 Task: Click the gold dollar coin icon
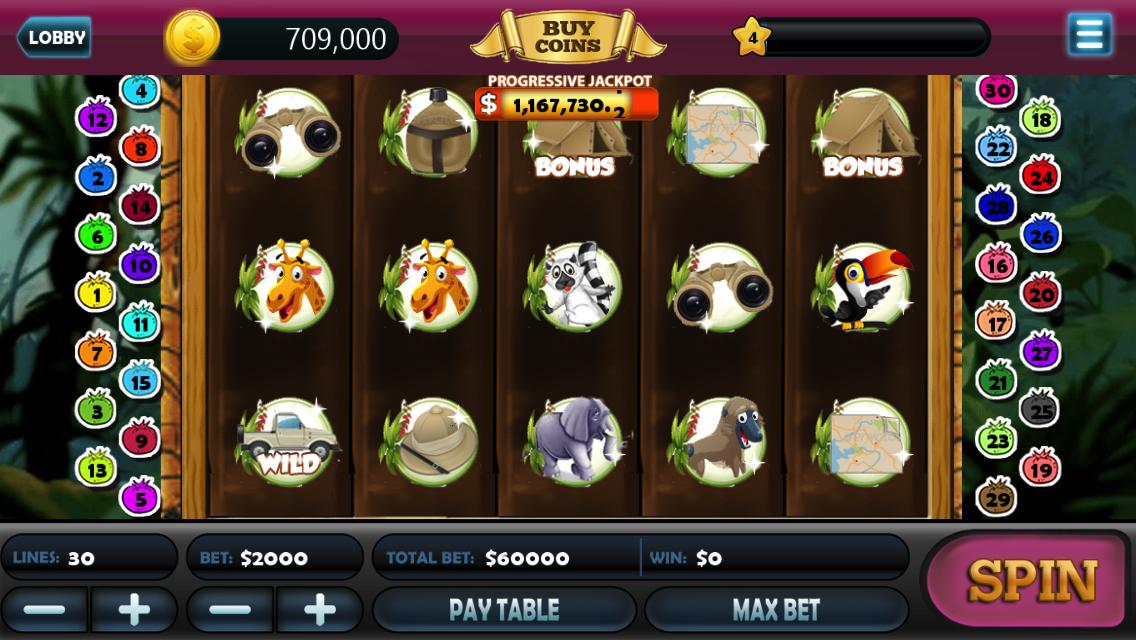(192, 38)
